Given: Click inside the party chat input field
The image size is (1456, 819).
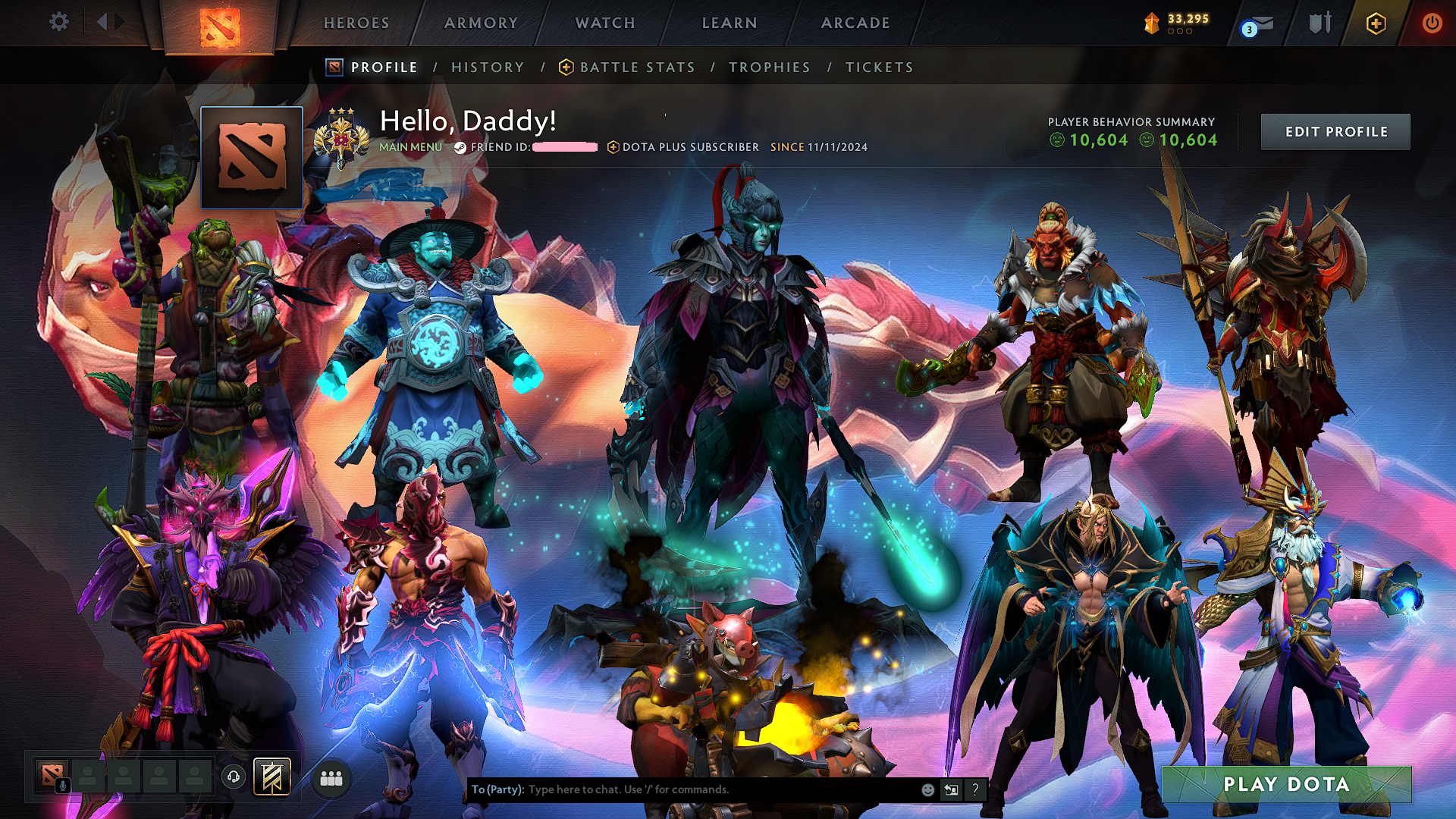Looking at the screenshot, I should coord(682,789).
